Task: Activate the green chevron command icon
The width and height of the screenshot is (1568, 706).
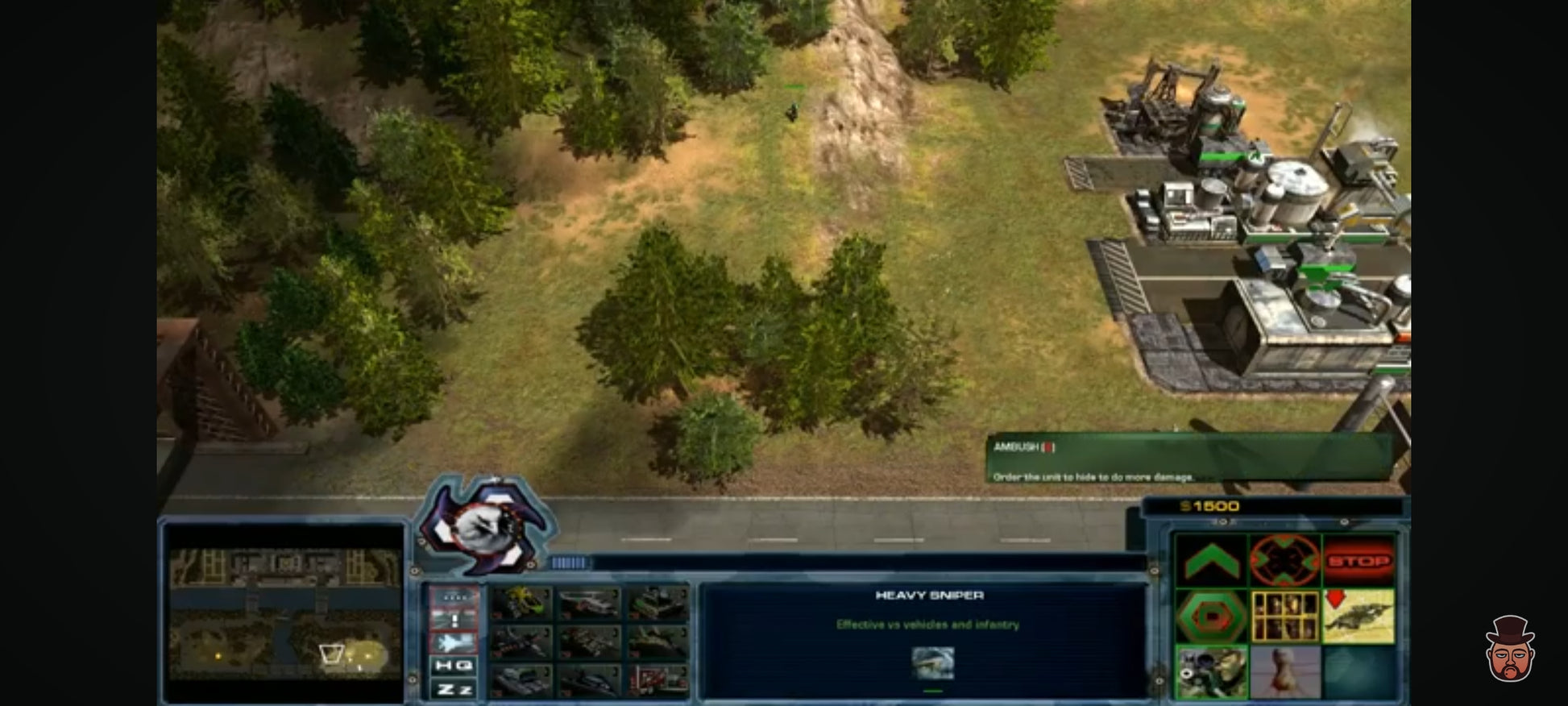Action: 1211,560
